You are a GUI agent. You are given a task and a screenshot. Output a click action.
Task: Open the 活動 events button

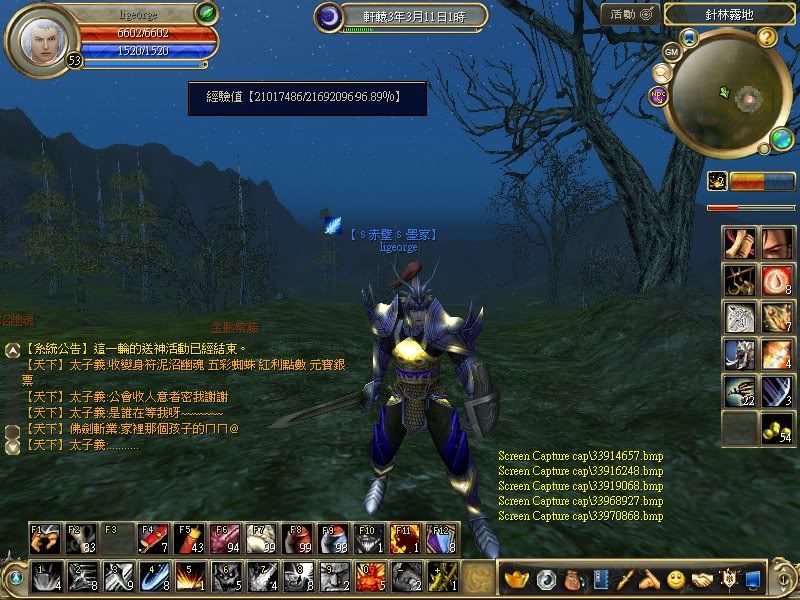[x=630, y=14]
